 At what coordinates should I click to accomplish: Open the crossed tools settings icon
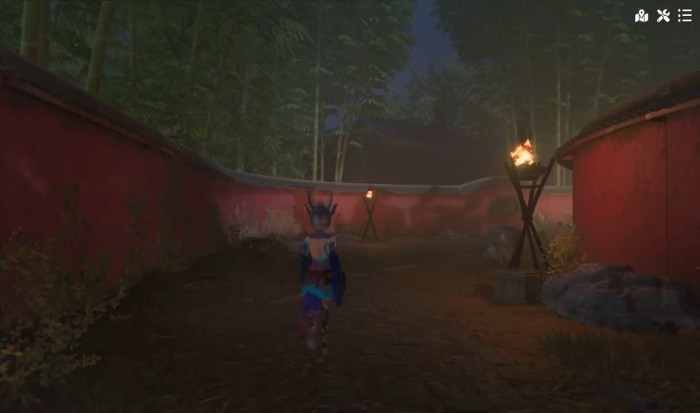663,15
